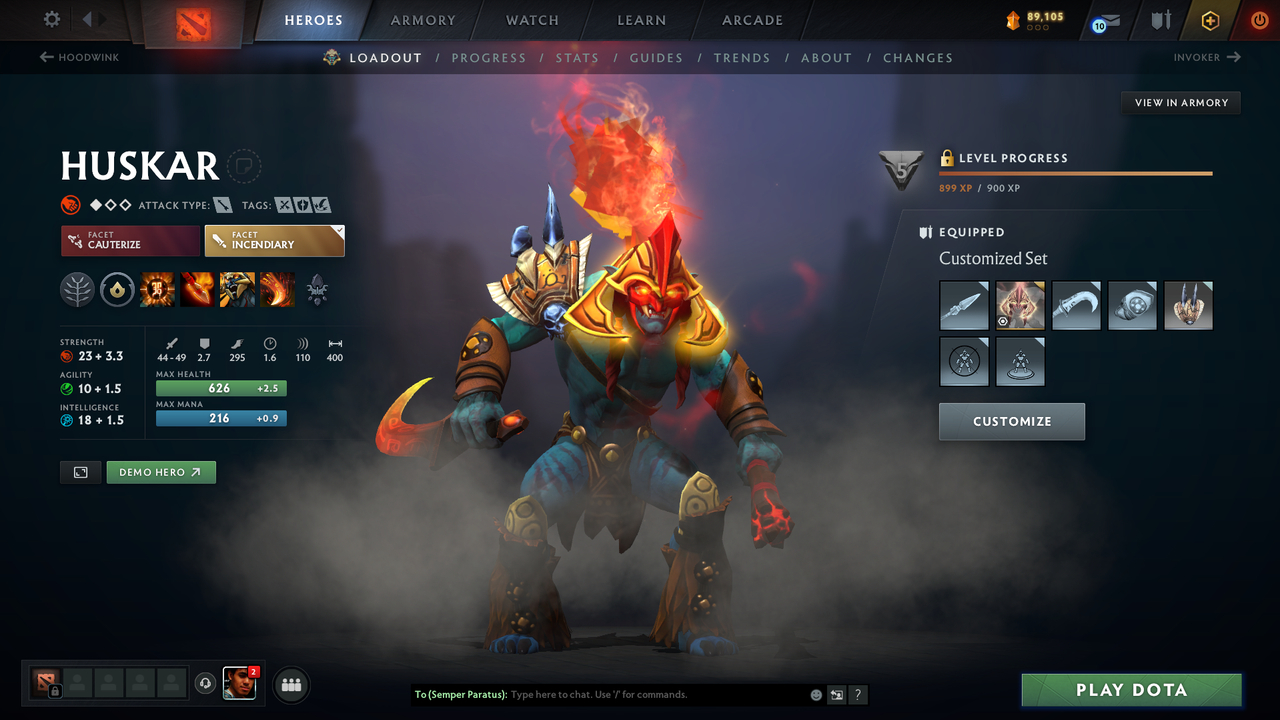
Task: Select the Burning Spear ability icon
Action: coord(197,290)
